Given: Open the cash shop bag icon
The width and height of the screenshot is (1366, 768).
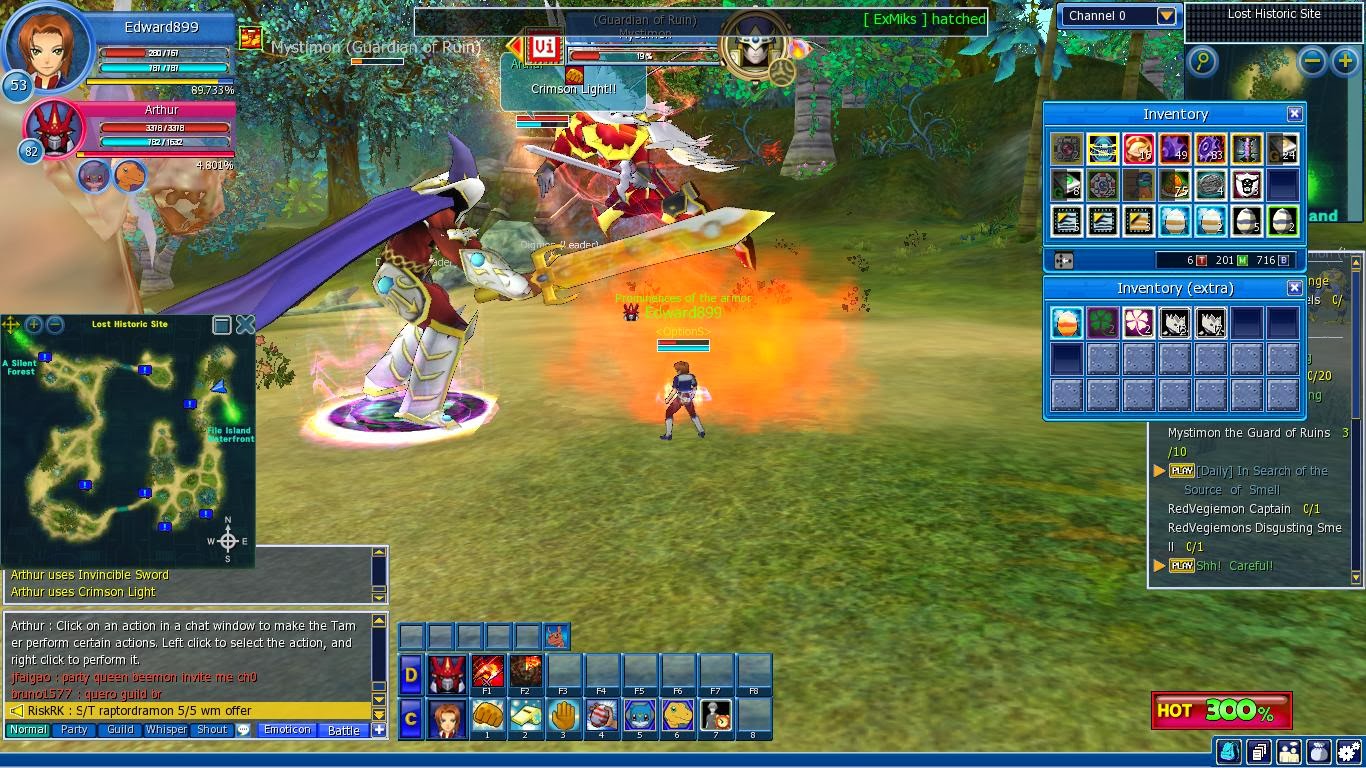Looking at the screenshot, I should click(x=1318, y=751).
